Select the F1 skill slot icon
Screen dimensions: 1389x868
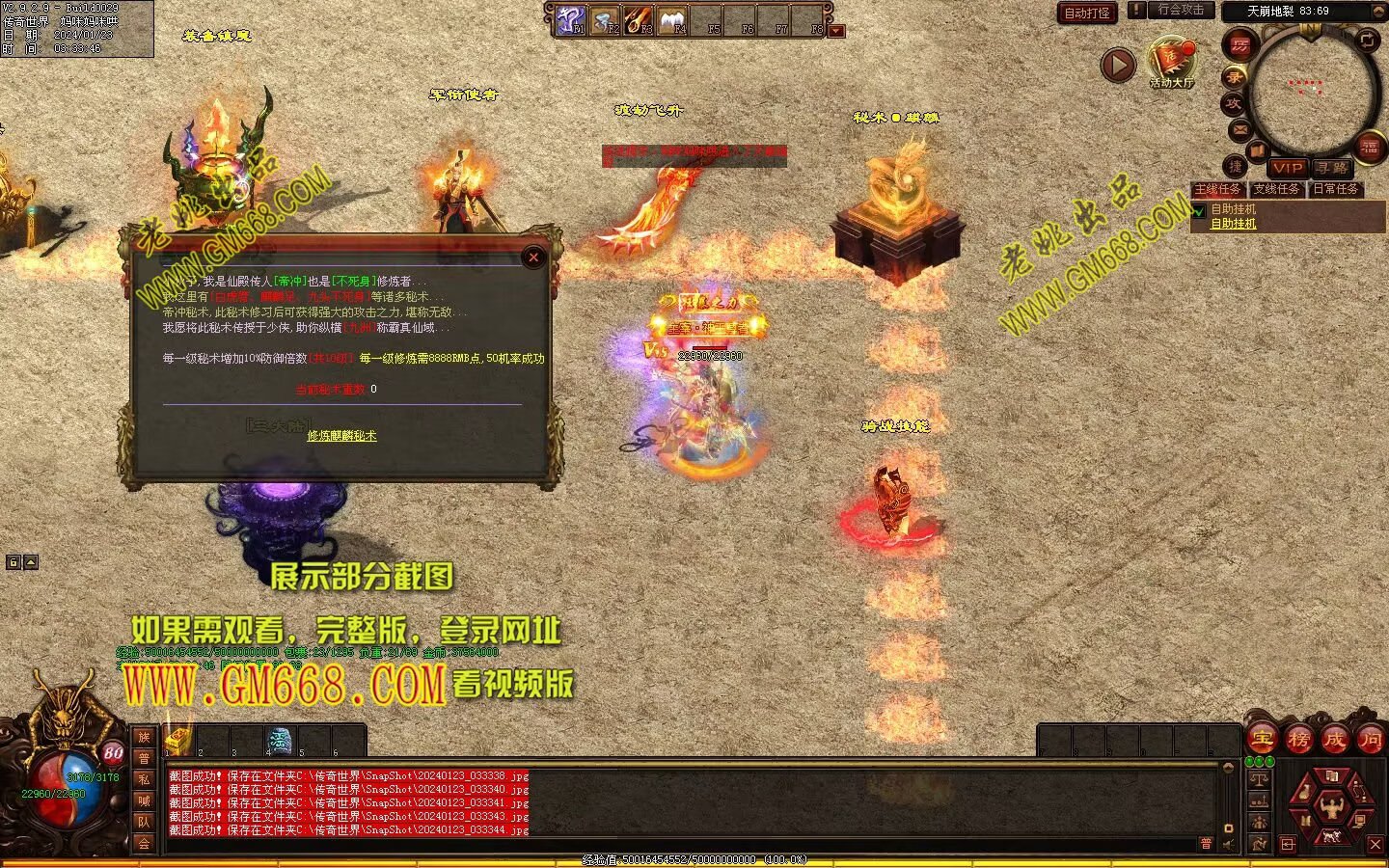click(573, 19)
